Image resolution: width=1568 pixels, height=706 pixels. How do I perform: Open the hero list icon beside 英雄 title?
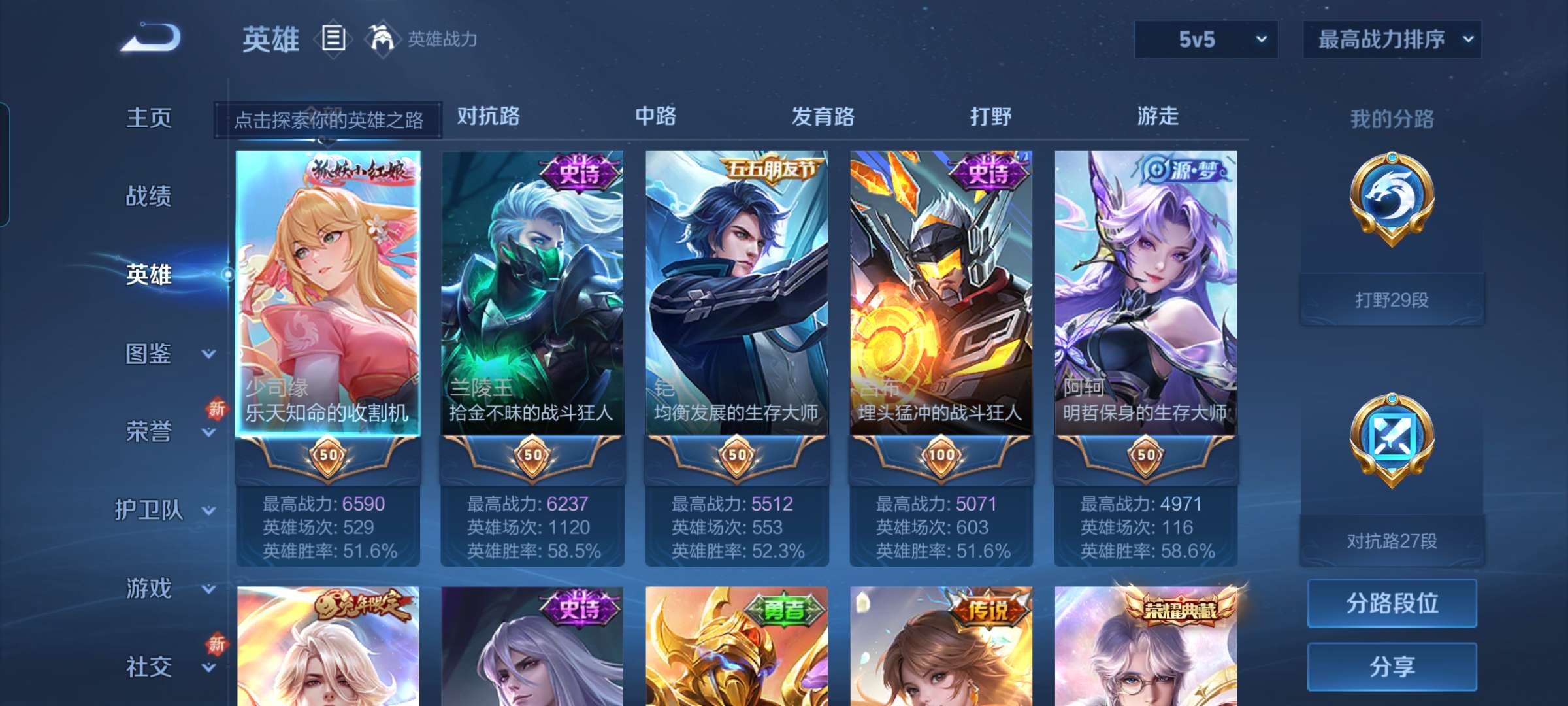(333, 39)
